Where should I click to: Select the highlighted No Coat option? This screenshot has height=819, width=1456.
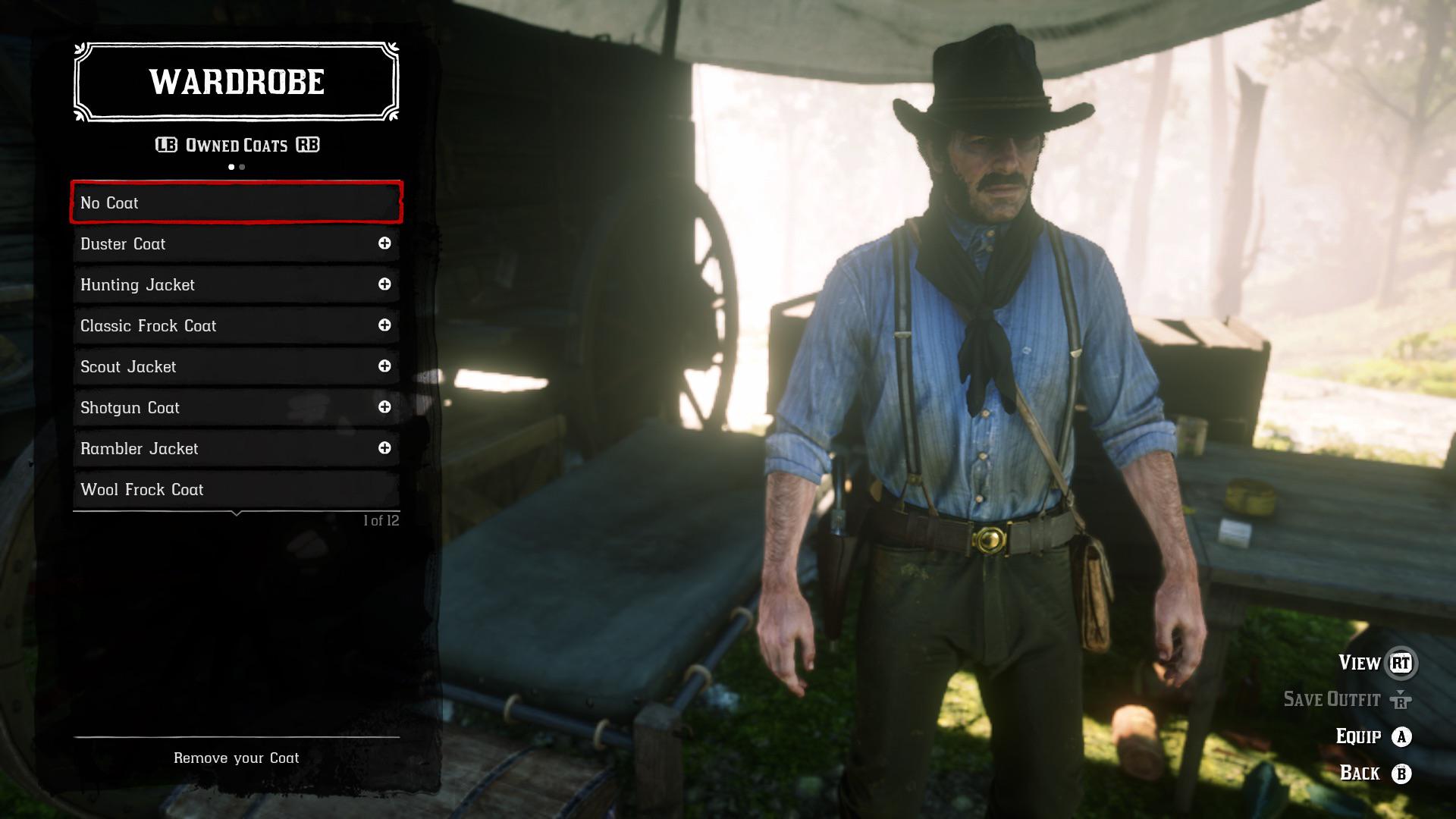(235, 202)
